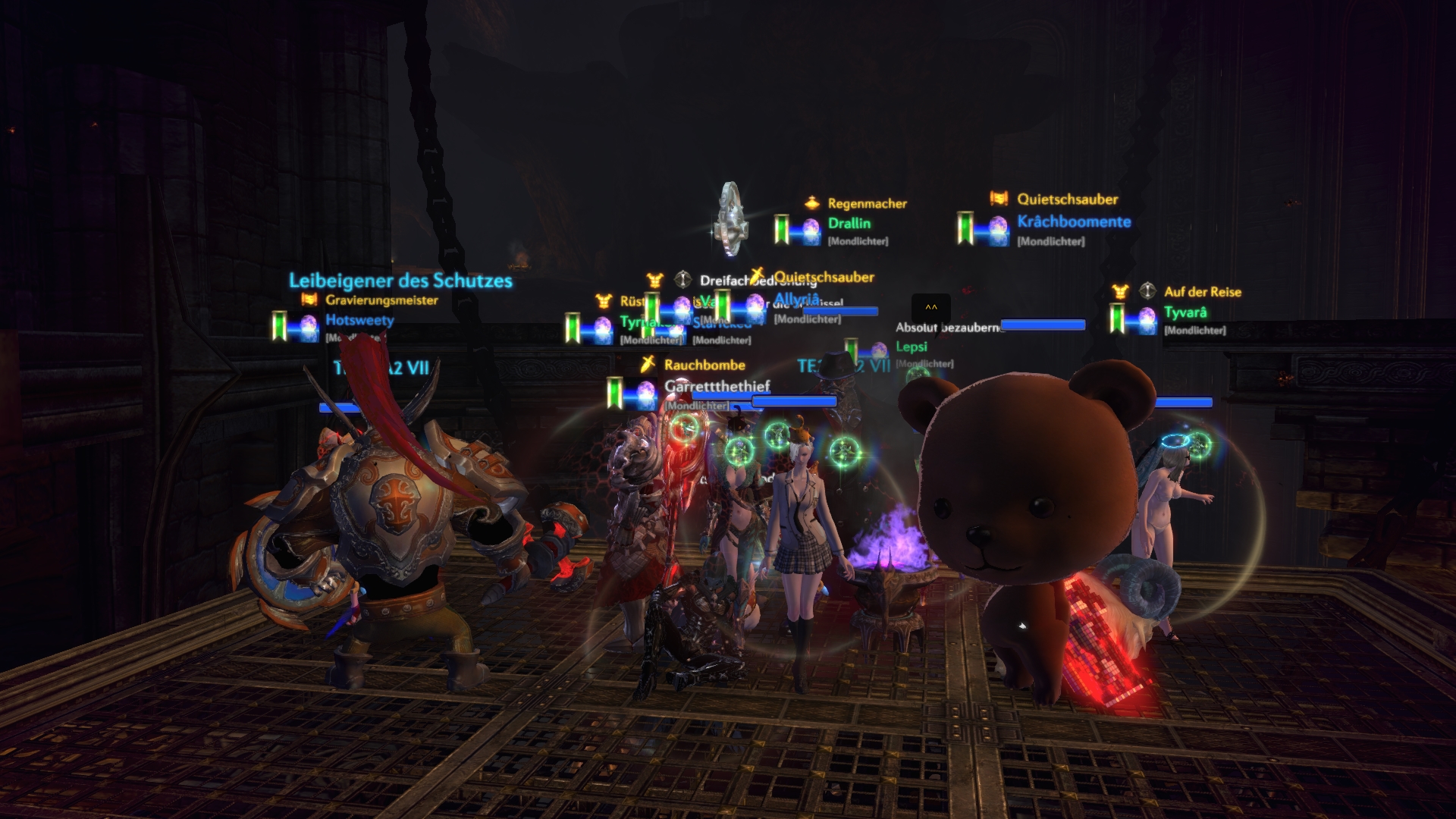Target the player nameplate Lepsi
The width and height of the screenshot is (1456, 819).
pyautogui.click(x=911, y=347)
